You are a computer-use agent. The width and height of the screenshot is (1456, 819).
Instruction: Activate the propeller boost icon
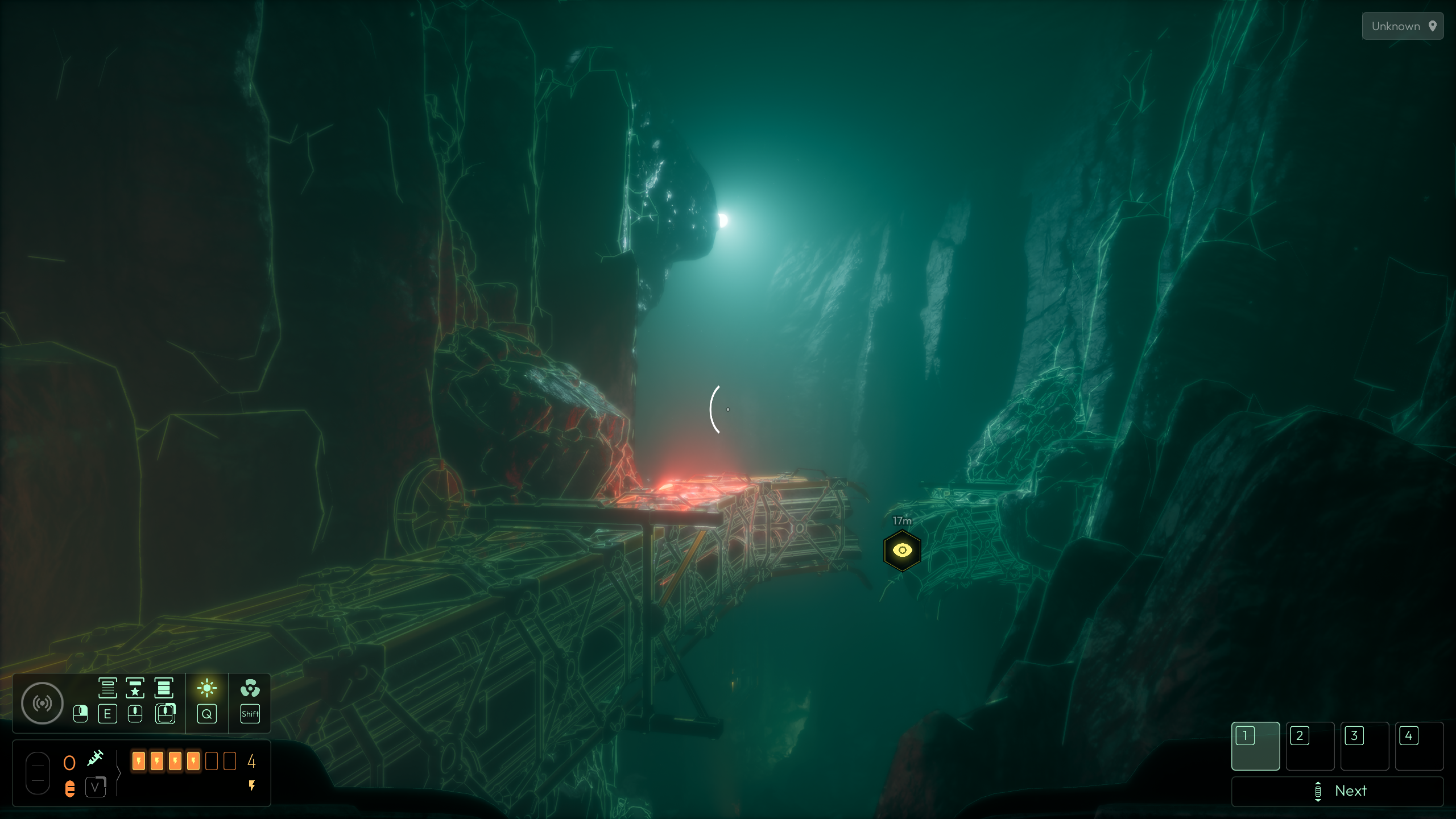tap(250, 688)
